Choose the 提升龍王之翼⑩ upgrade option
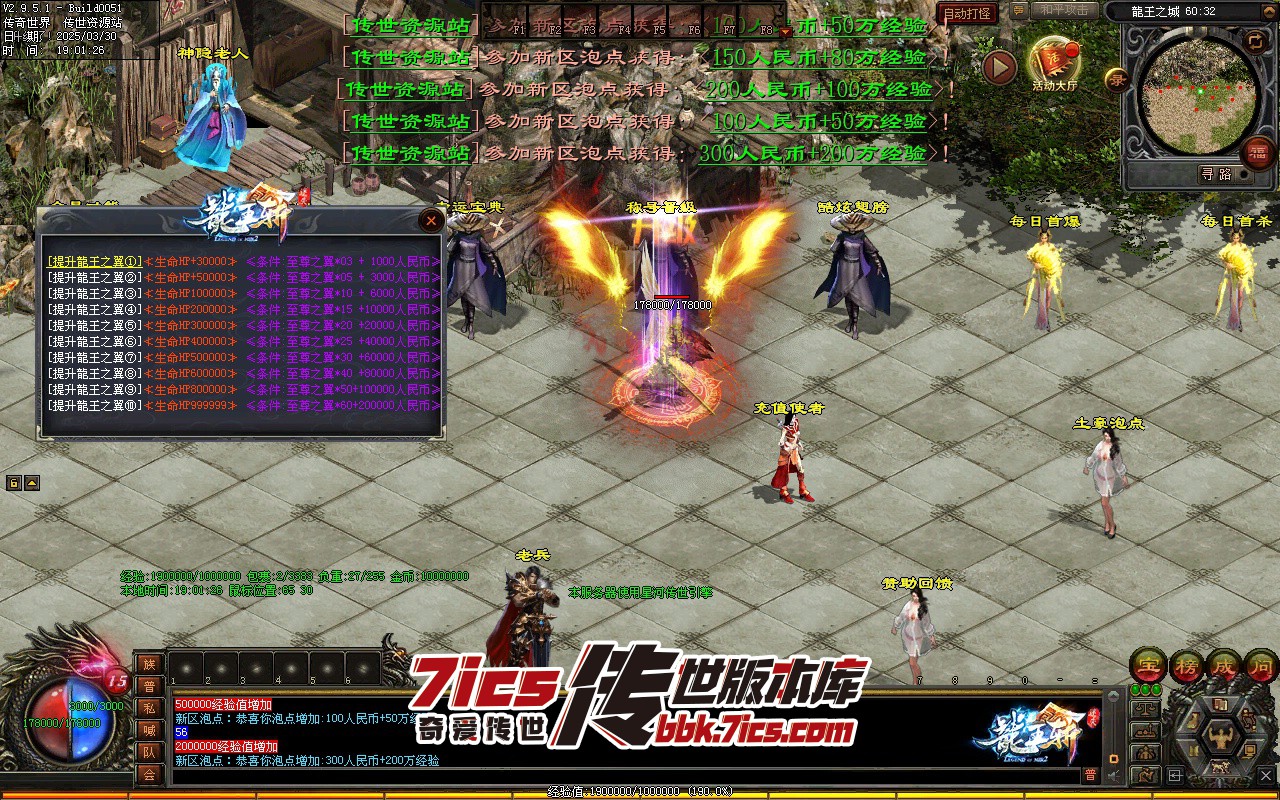The image size is (1280, 800). pos(96,406)
